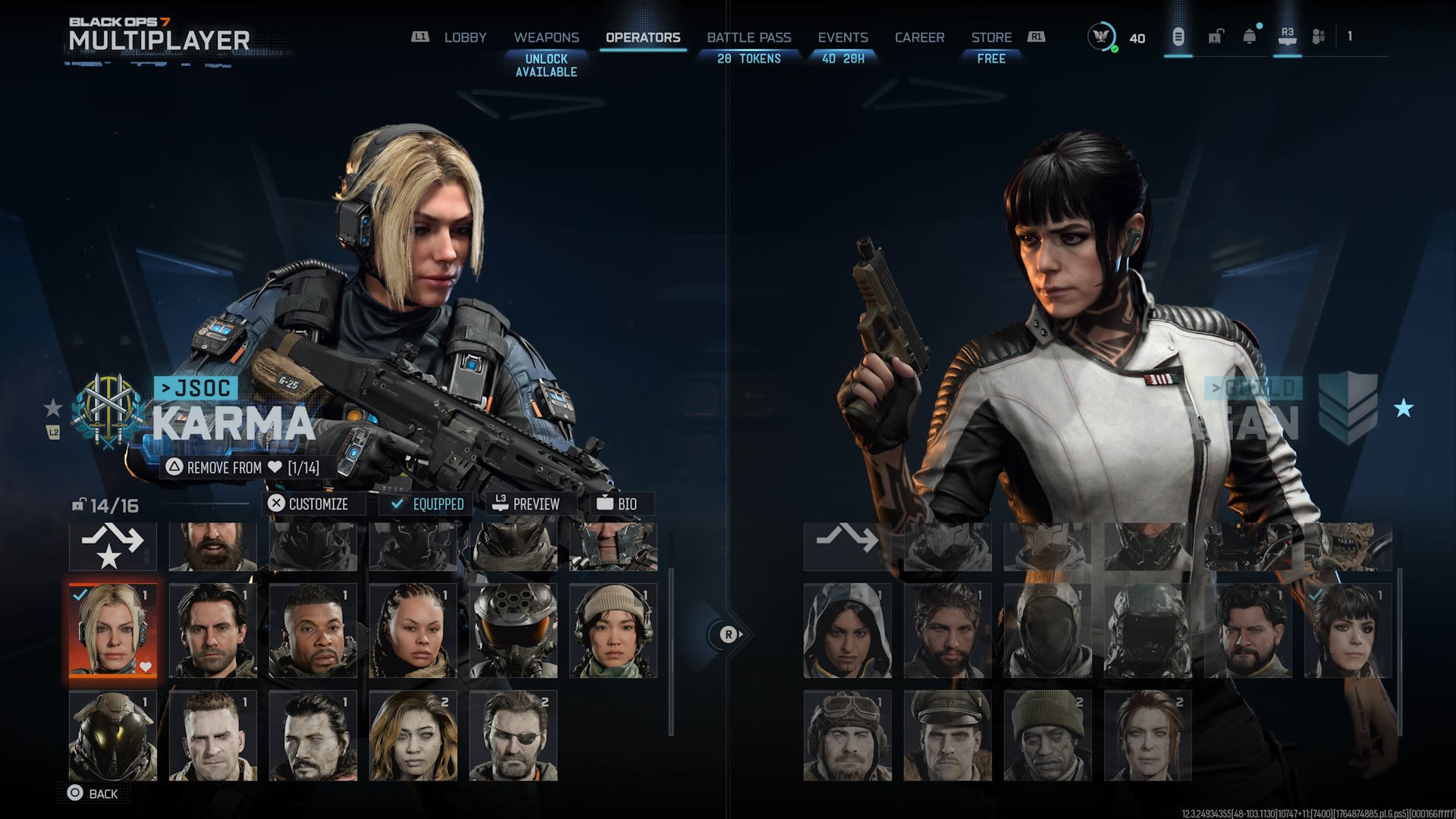Show the operator Bio

(617, 504)
